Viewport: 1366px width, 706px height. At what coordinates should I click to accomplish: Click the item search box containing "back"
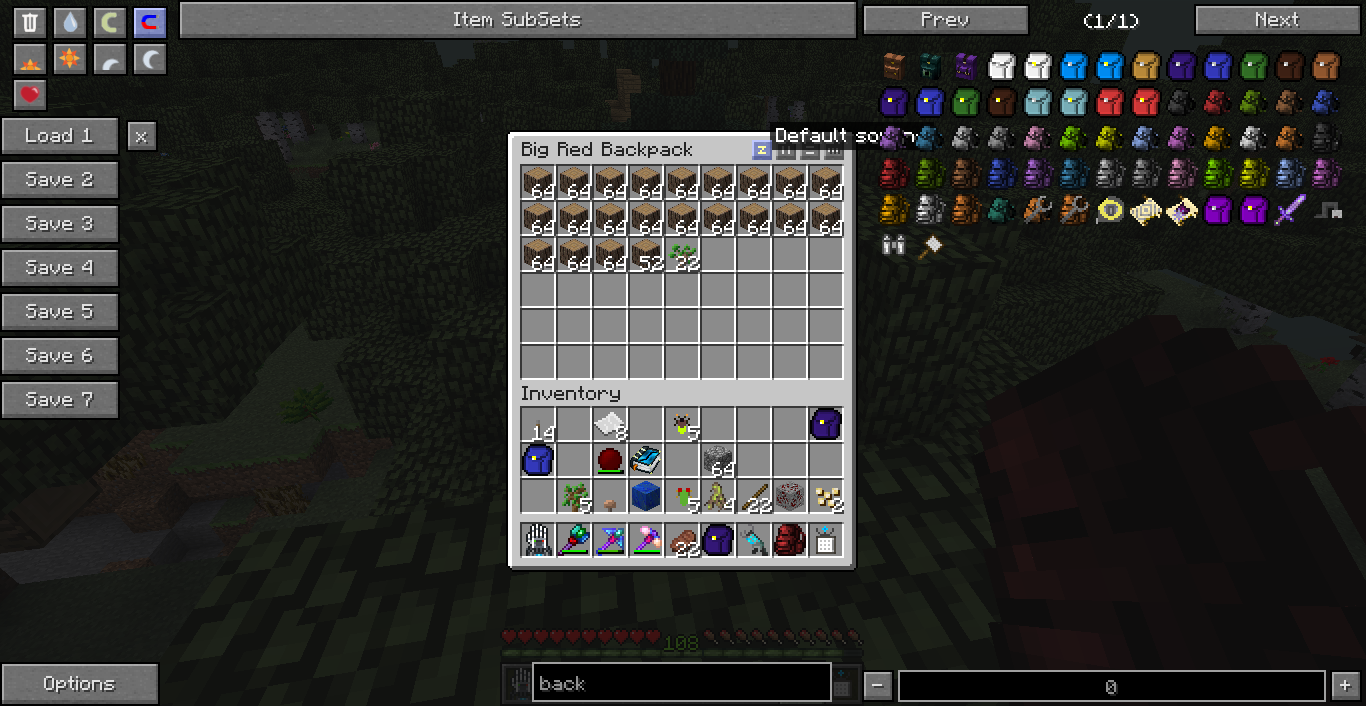coord(681,684)
